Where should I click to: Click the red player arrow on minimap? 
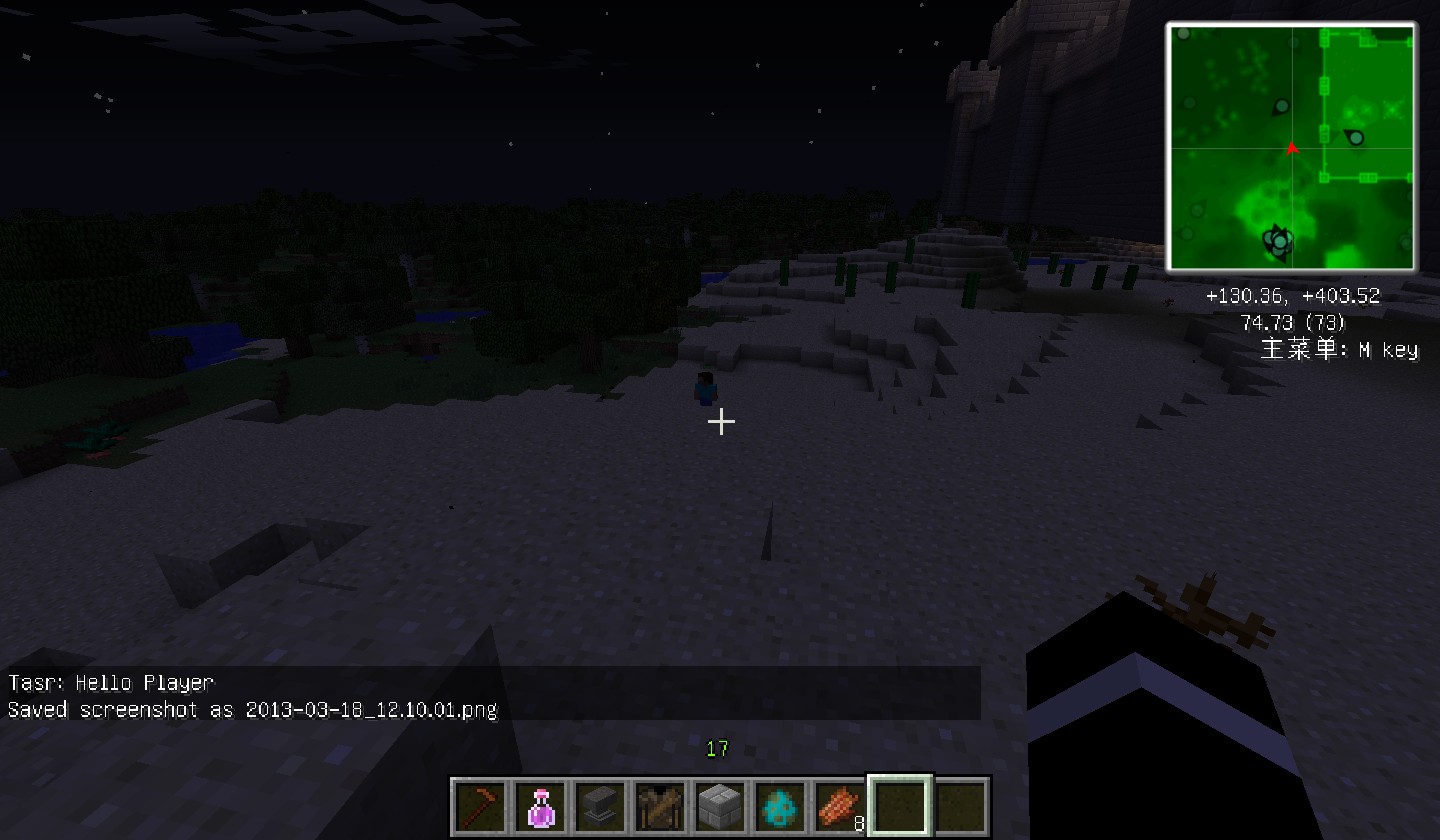(1292, 148)
